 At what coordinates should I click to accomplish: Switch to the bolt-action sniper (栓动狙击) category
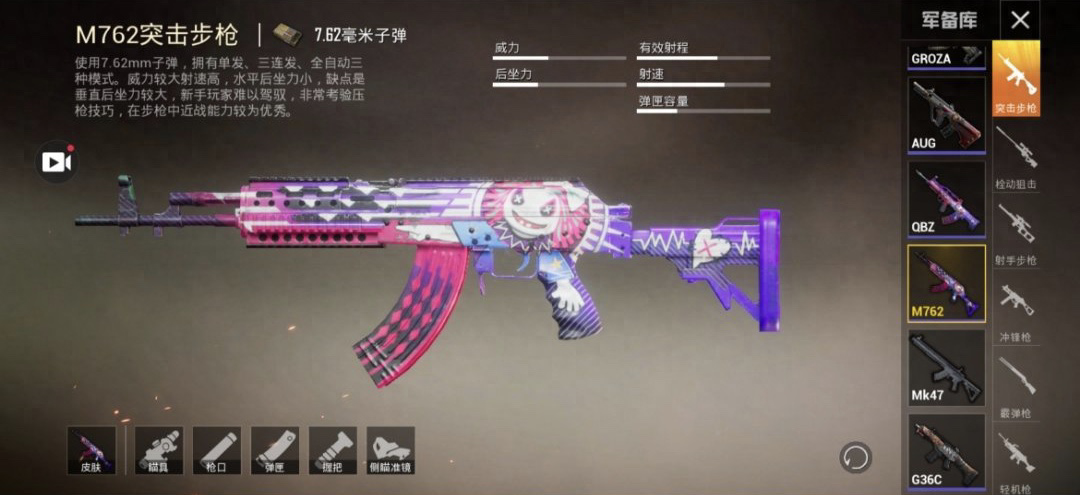click(1016, 156)
